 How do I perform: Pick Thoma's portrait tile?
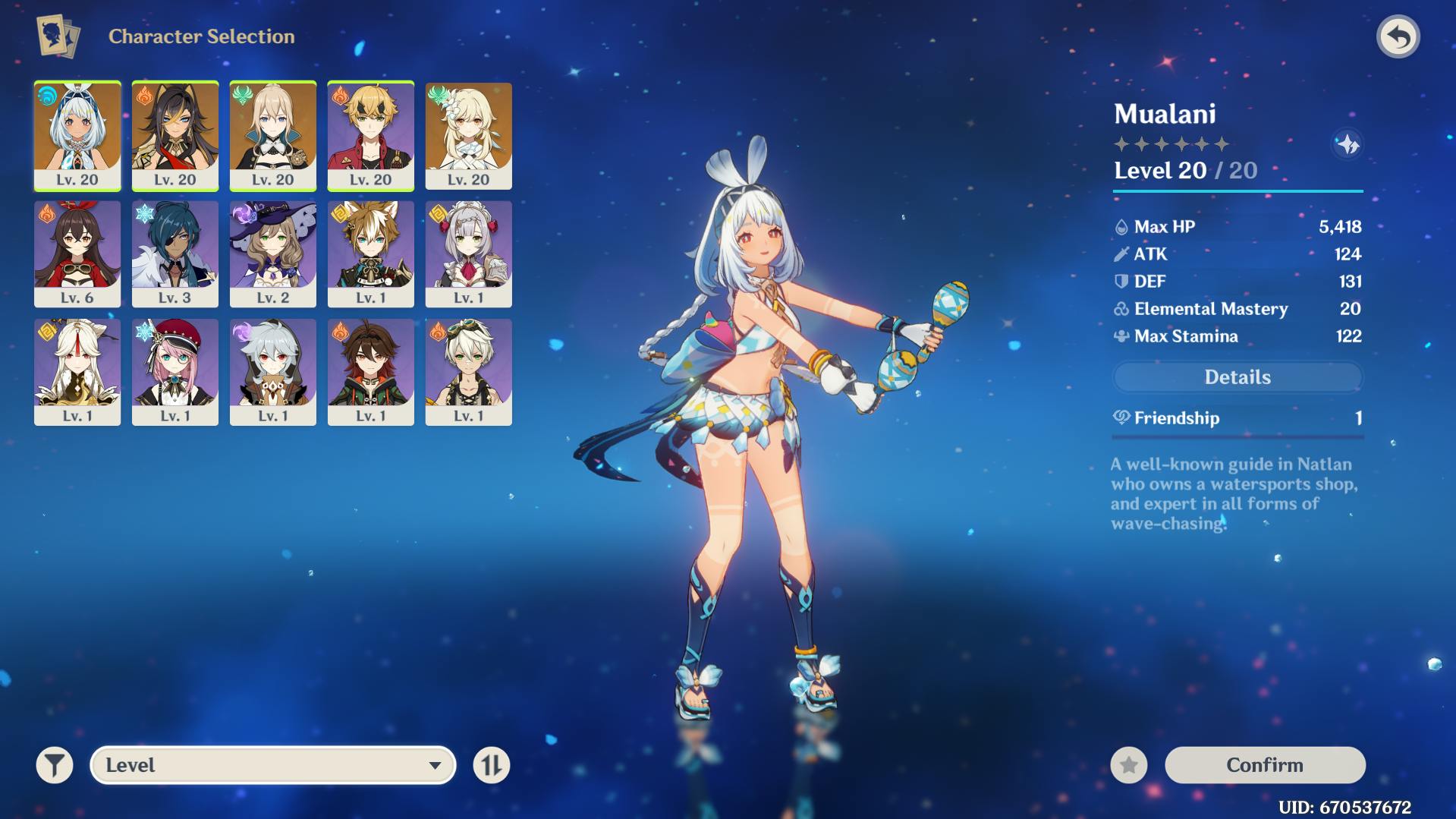[371, 135]
